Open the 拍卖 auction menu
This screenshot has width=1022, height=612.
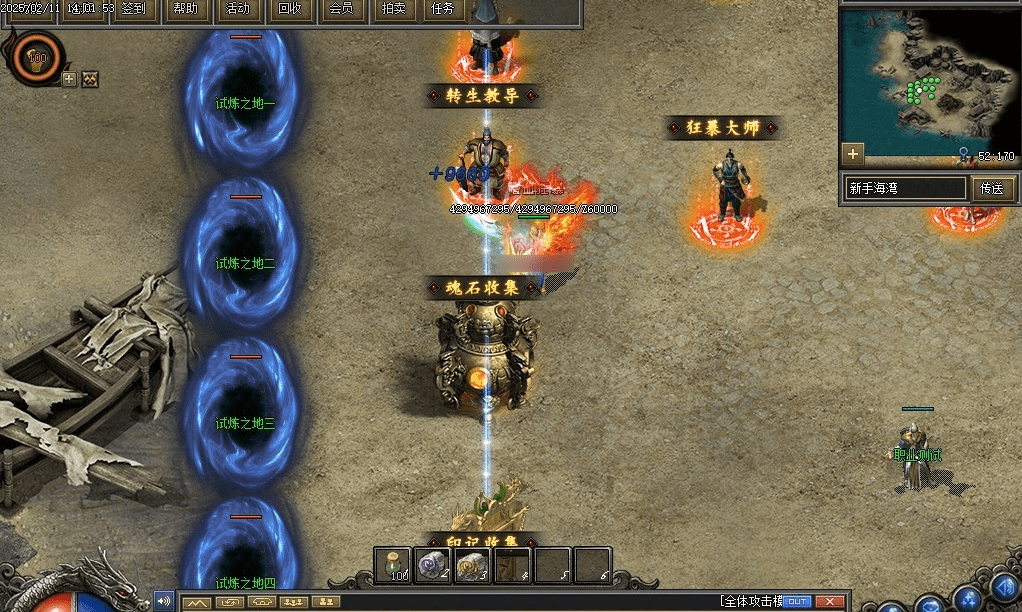(x=394, y=10)
